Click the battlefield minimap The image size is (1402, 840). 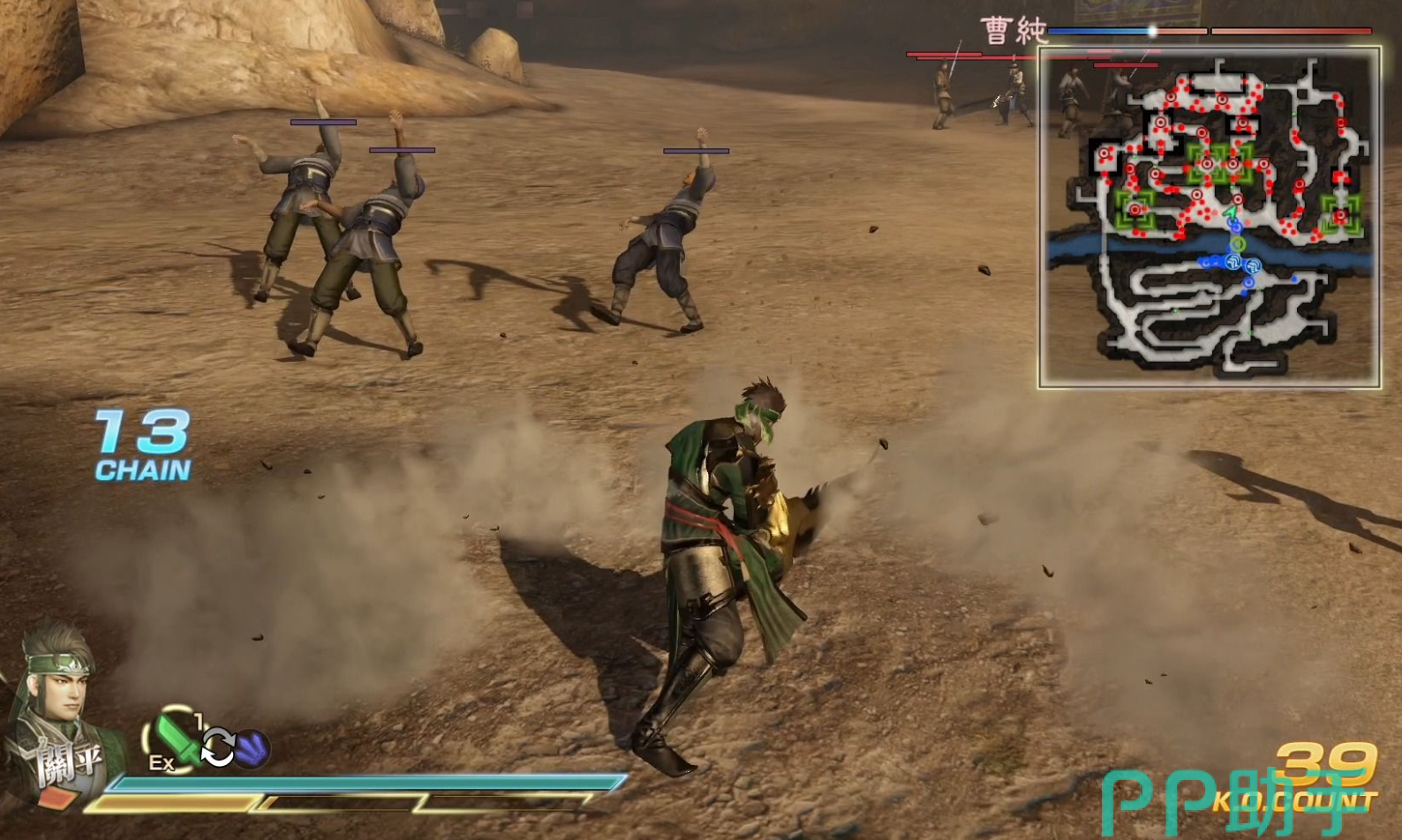[x=1210, y=218]
